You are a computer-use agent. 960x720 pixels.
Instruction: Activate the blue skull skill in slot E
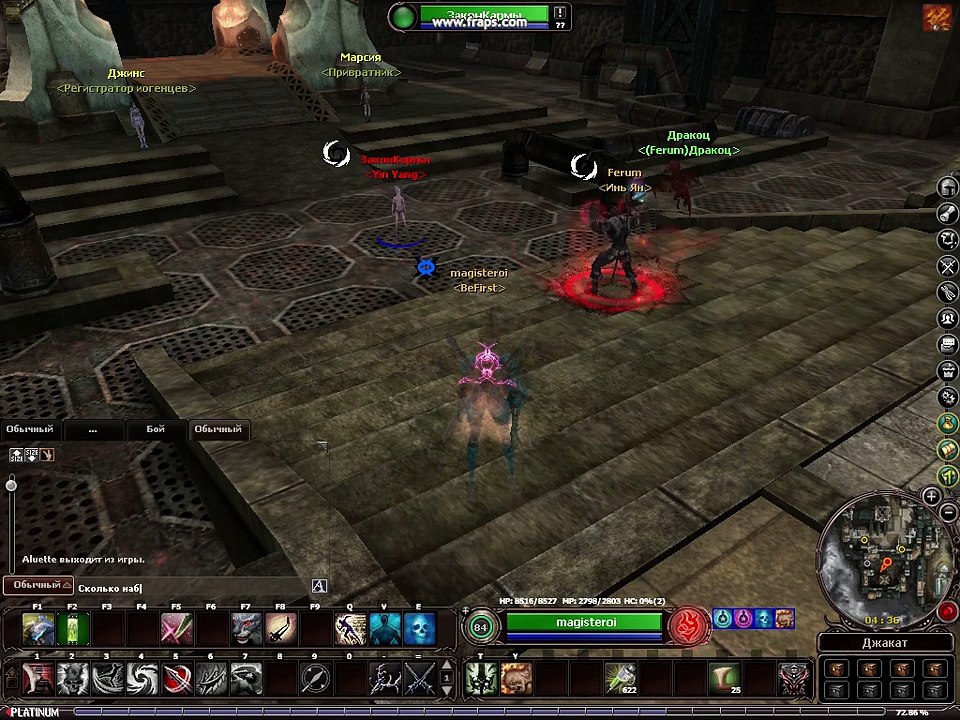tap(419, 628)
